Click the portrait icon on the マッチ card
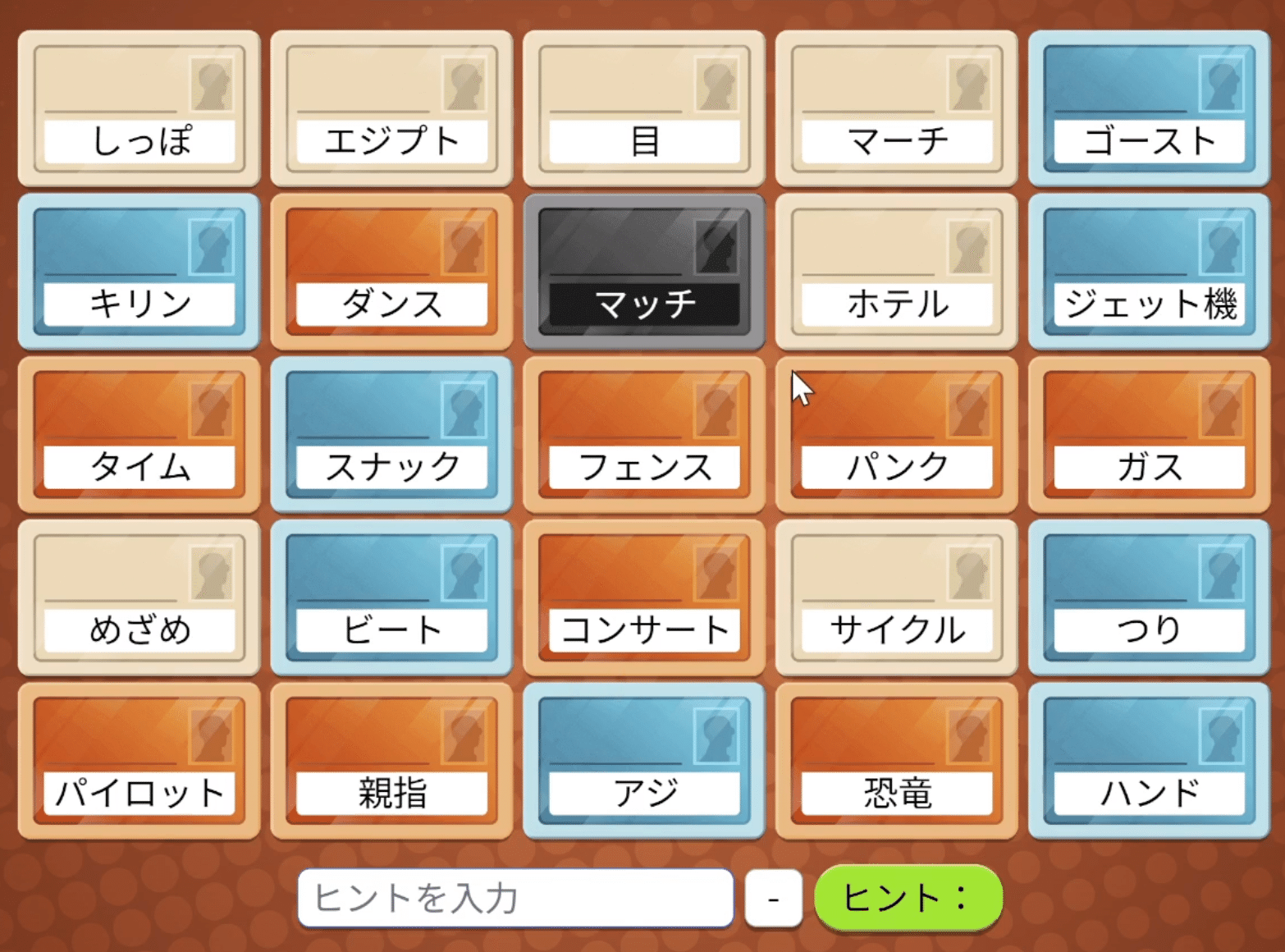Viewport: 1285px width, 952px height. point(716,248)
